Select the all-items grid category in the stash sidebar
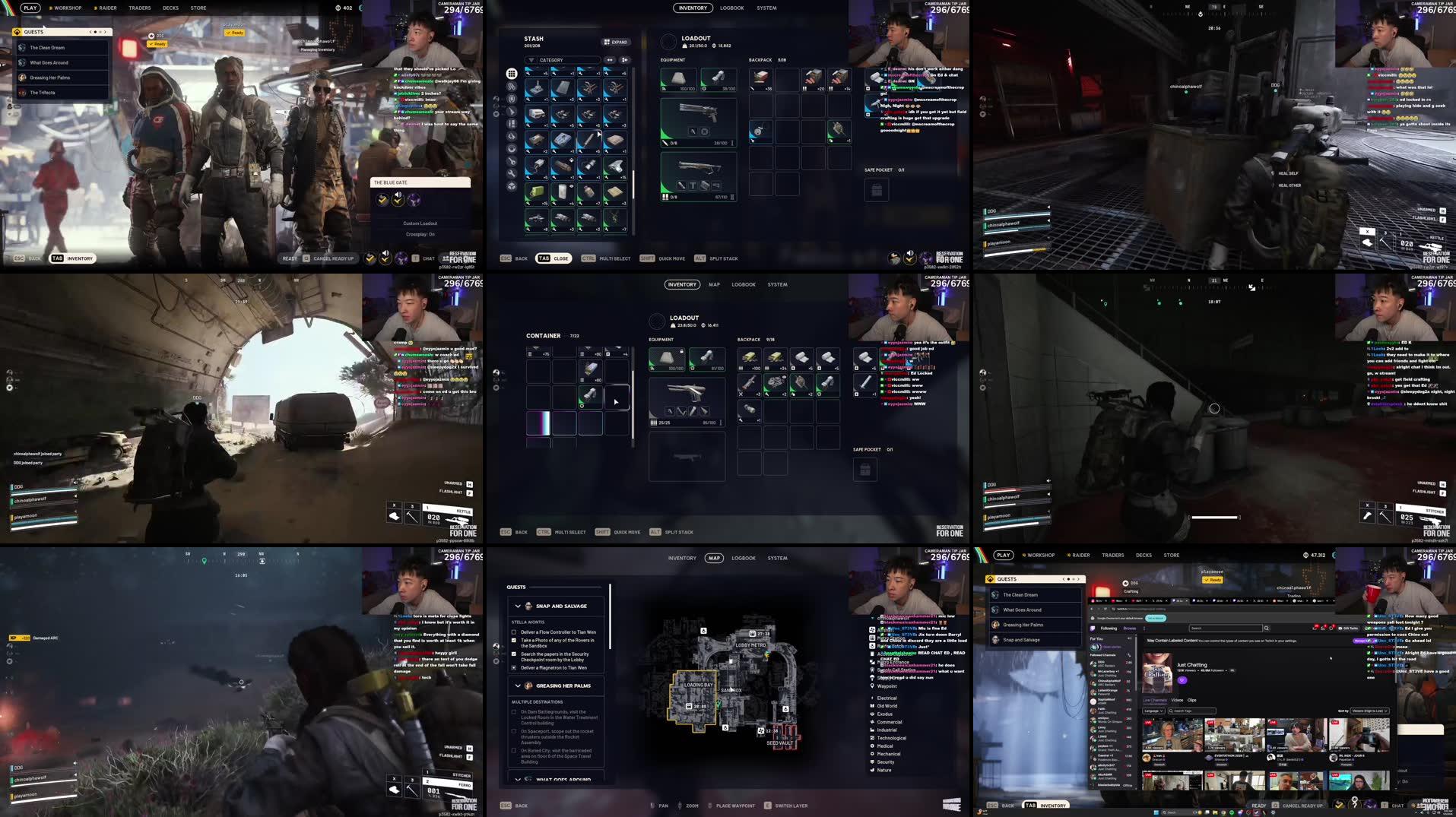The width and height of the screenshot is (1456, 817). [x=511, y=74]
